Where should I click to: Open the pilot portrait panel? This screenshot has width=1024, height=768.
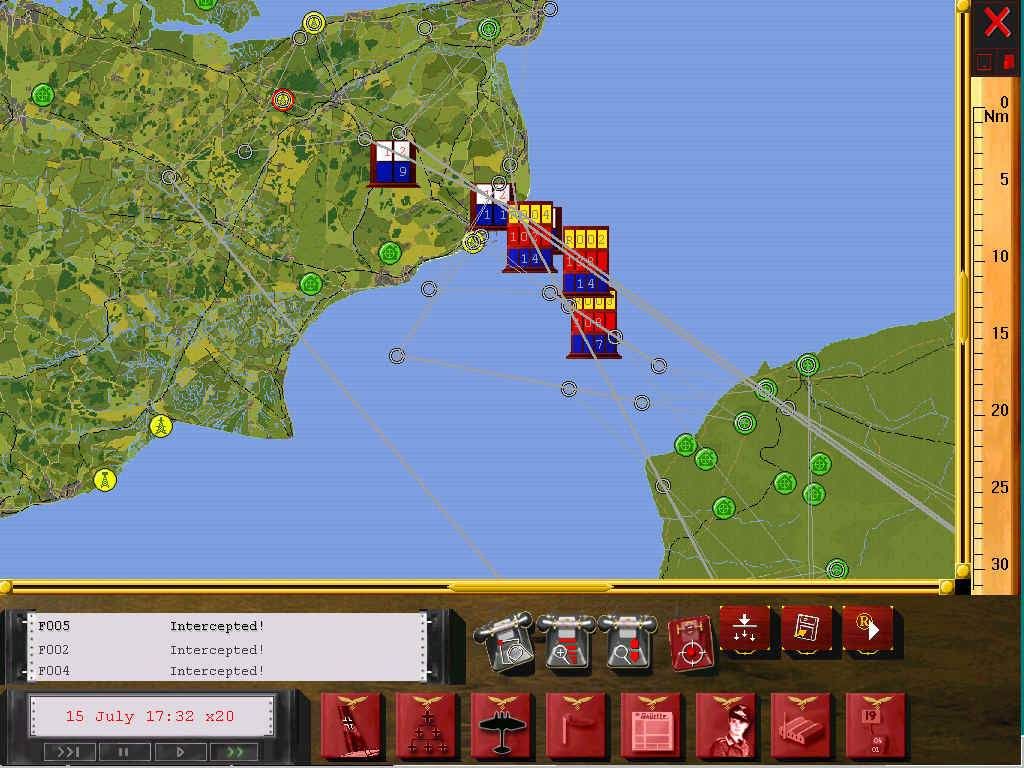(726, 726)
